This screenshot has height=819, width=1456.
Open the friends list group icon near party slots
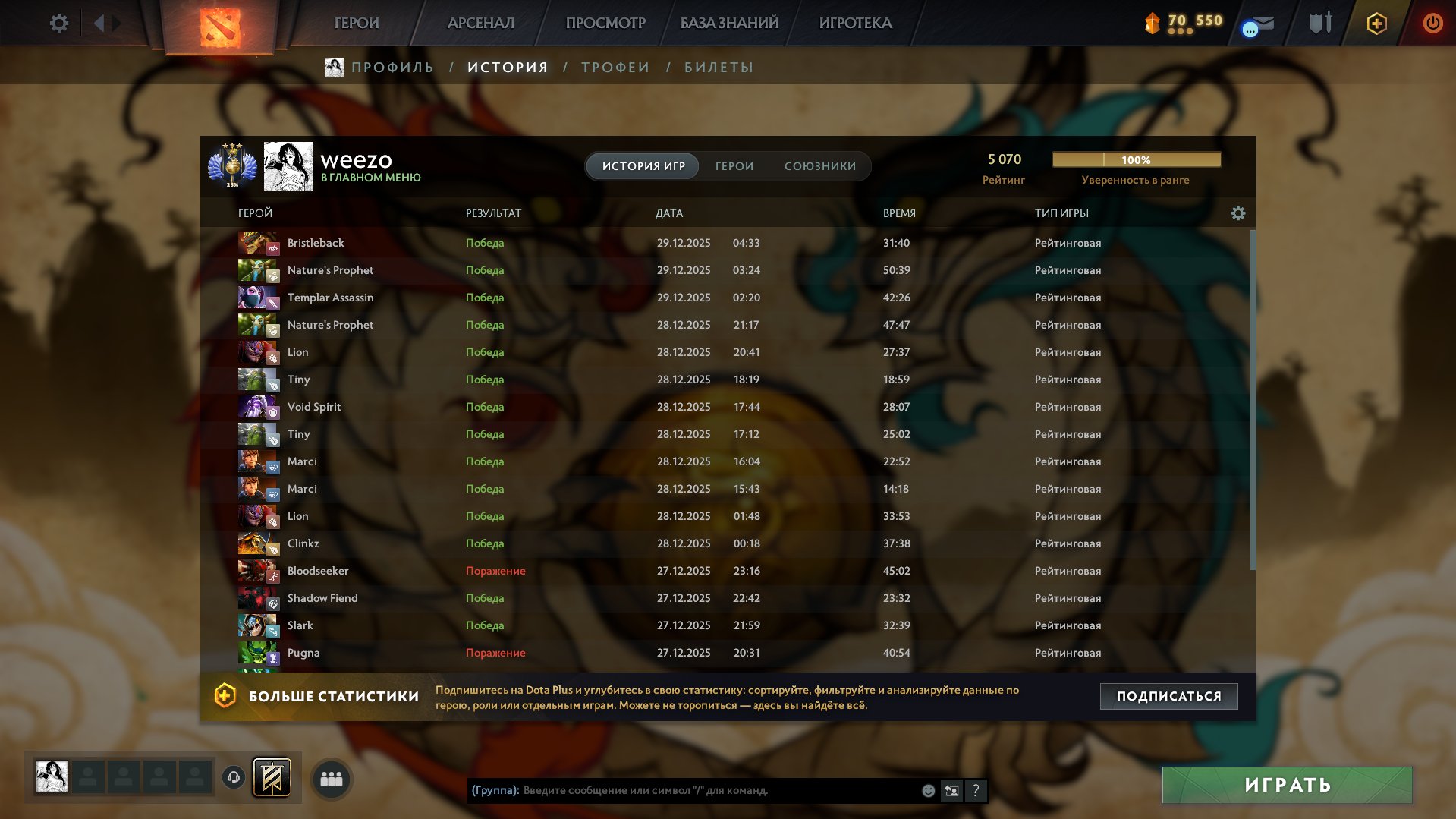click(x=331, y=778)
